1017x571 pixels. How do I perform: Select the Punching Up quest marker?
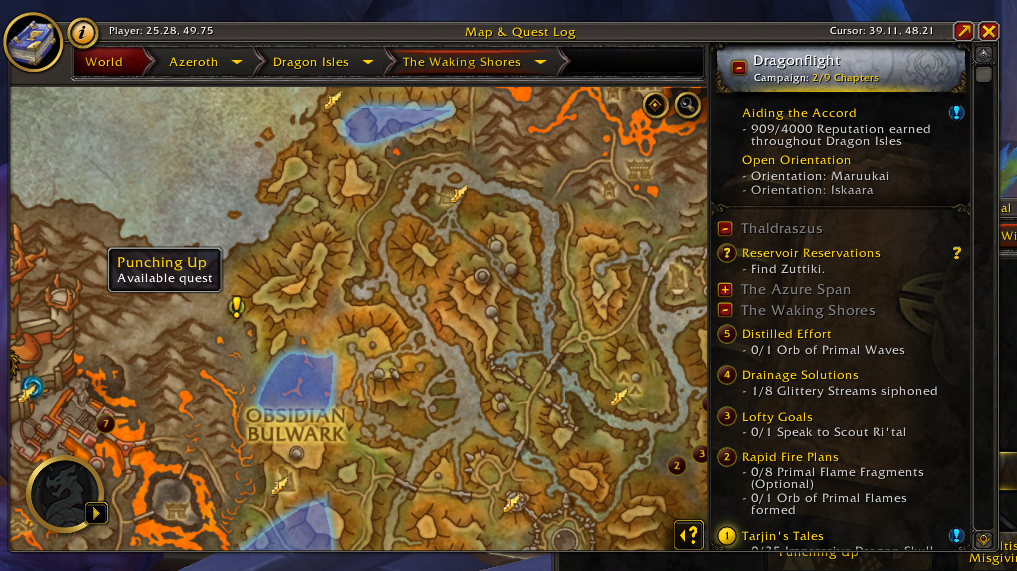(x=237, y=307)
